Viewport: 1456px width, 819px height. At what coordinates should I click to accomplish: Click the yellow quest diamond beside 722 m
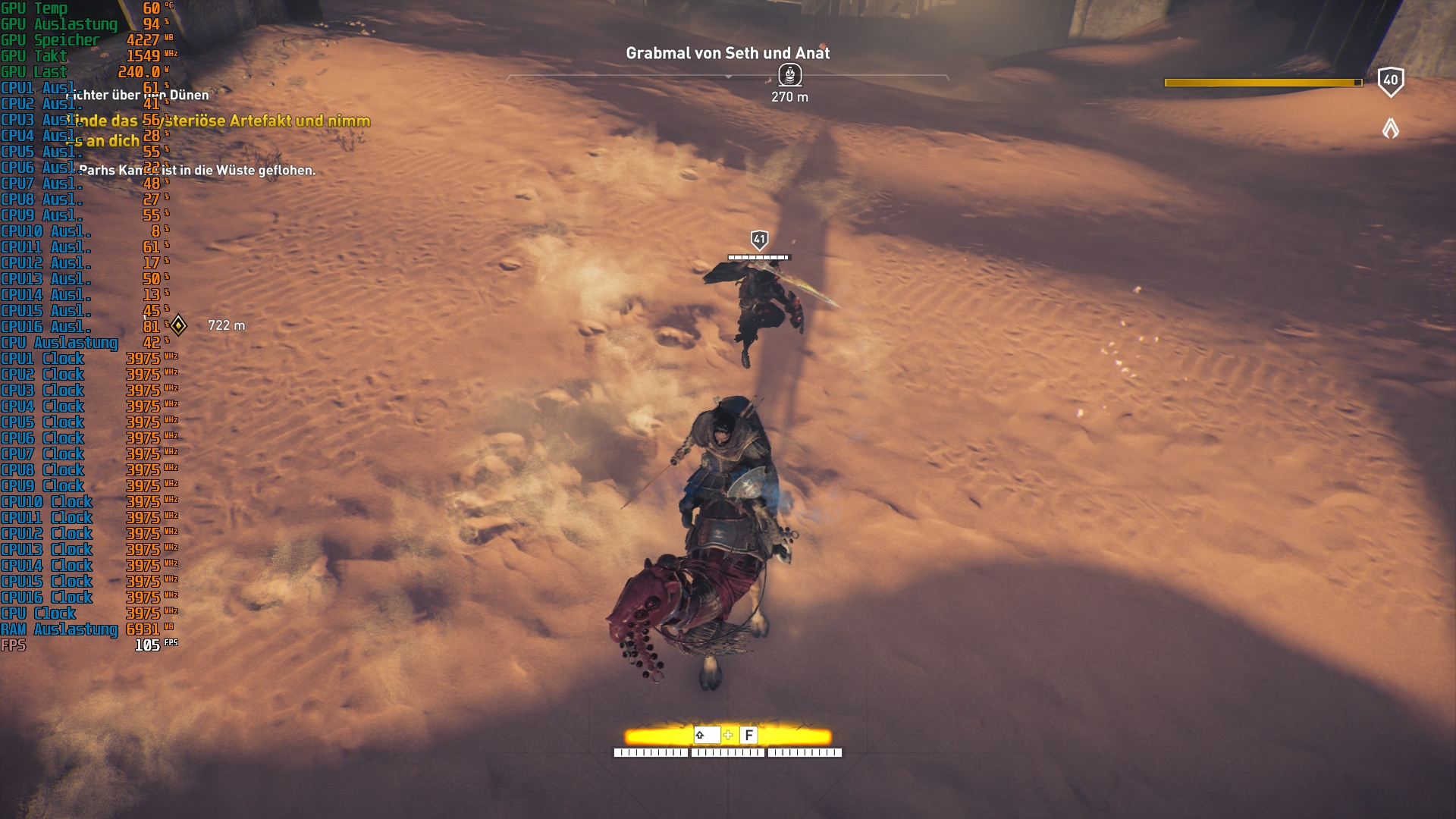[x=179, y=325]
